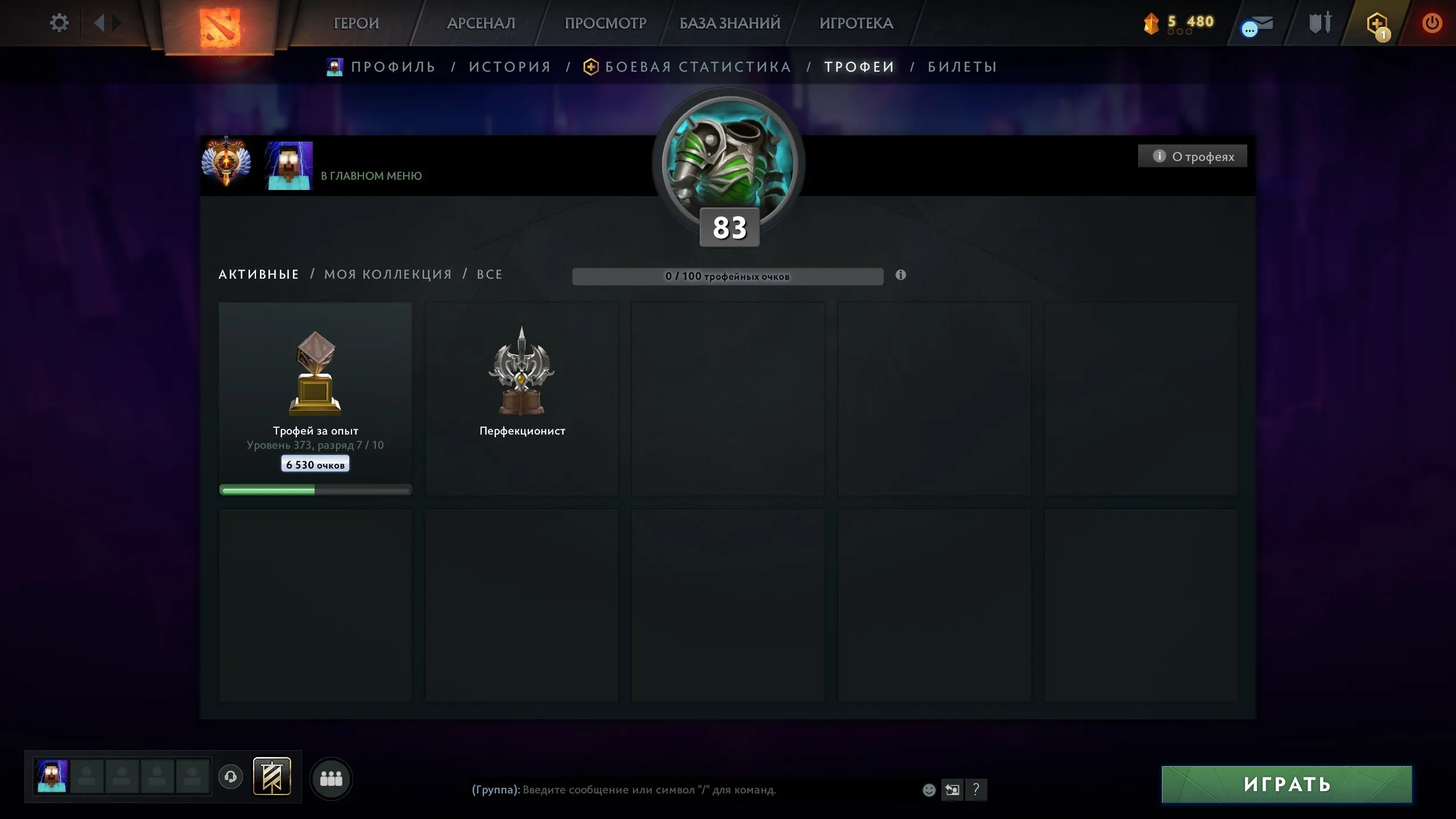Screen dimensions: 1456x819
Task: Switch to МОЯ КОЛЛЕКЦИЯ trophy filter
Action: tap(387, 274)
